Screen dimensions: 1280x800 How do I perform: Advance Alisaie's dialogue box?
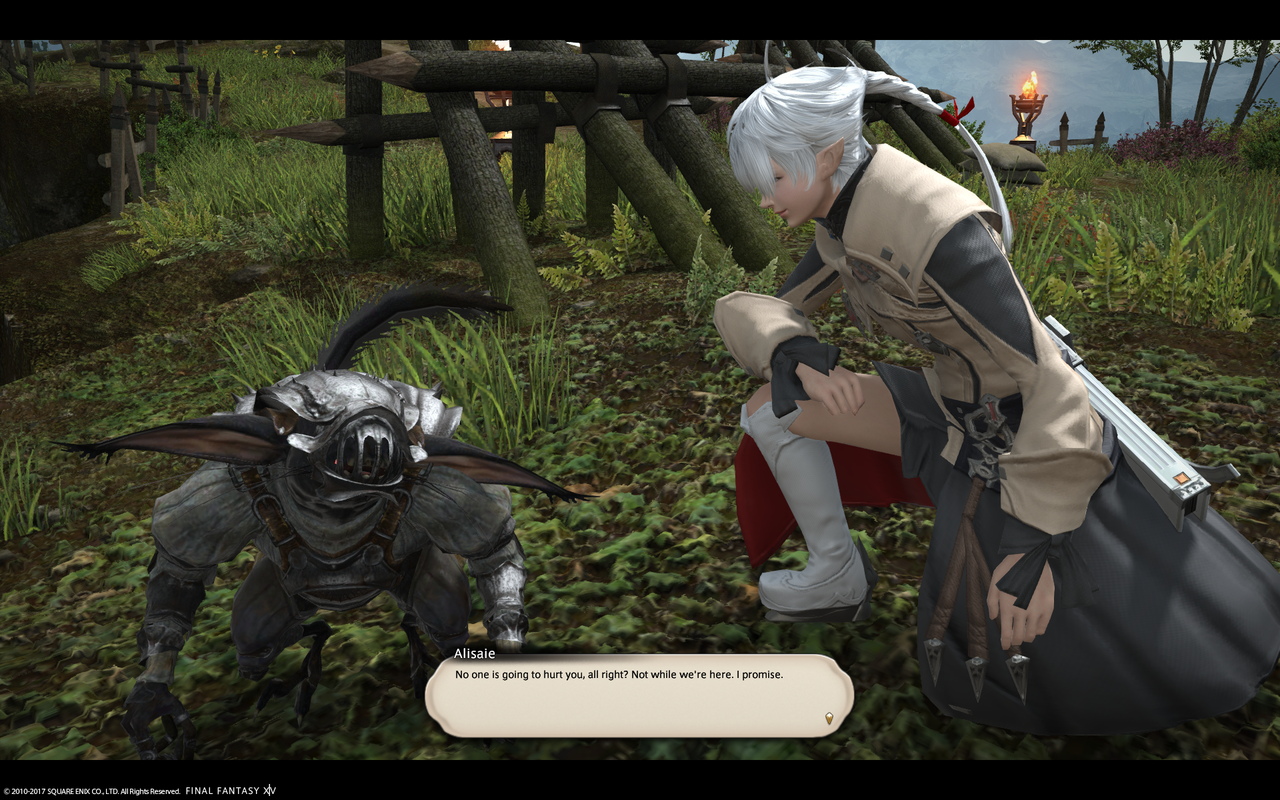pos(638,696)
